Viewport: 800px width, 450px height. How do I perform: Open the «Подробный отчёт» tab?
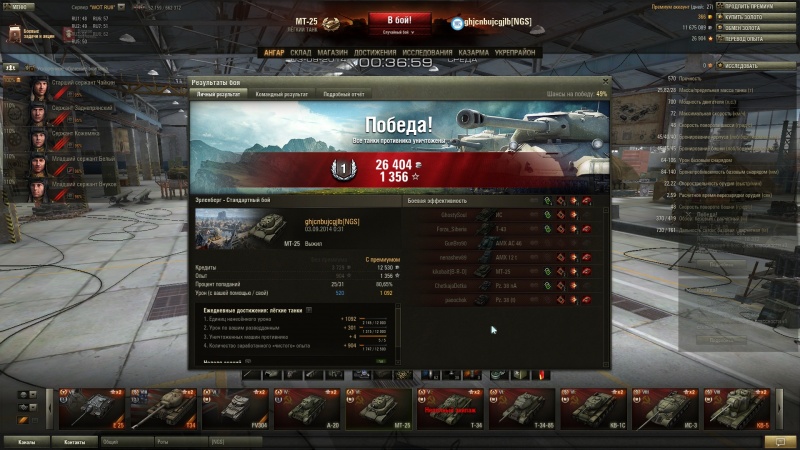(x=343, y=94)
